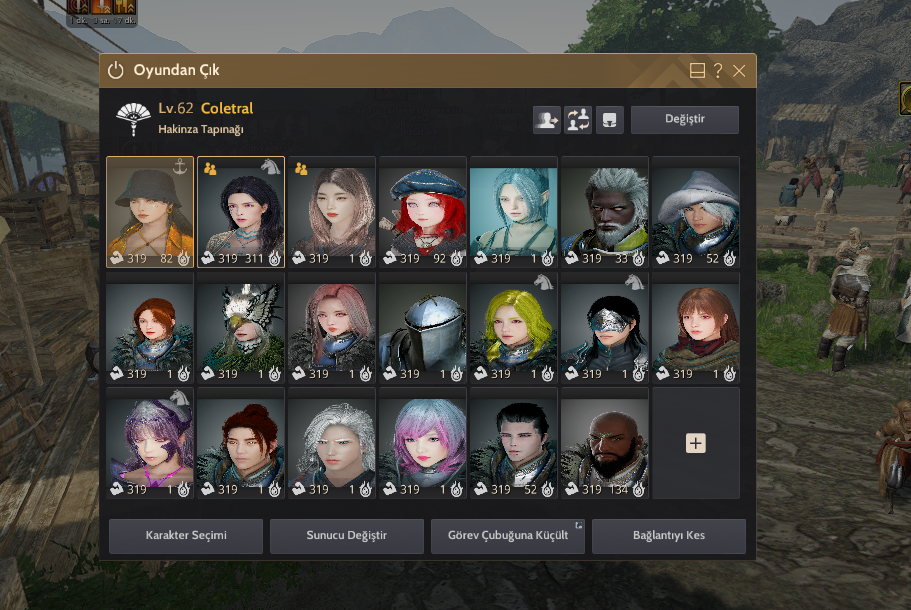Choose Sunucu Değiştir
Screen dimensions: 911x610
(x=347, y=536)
